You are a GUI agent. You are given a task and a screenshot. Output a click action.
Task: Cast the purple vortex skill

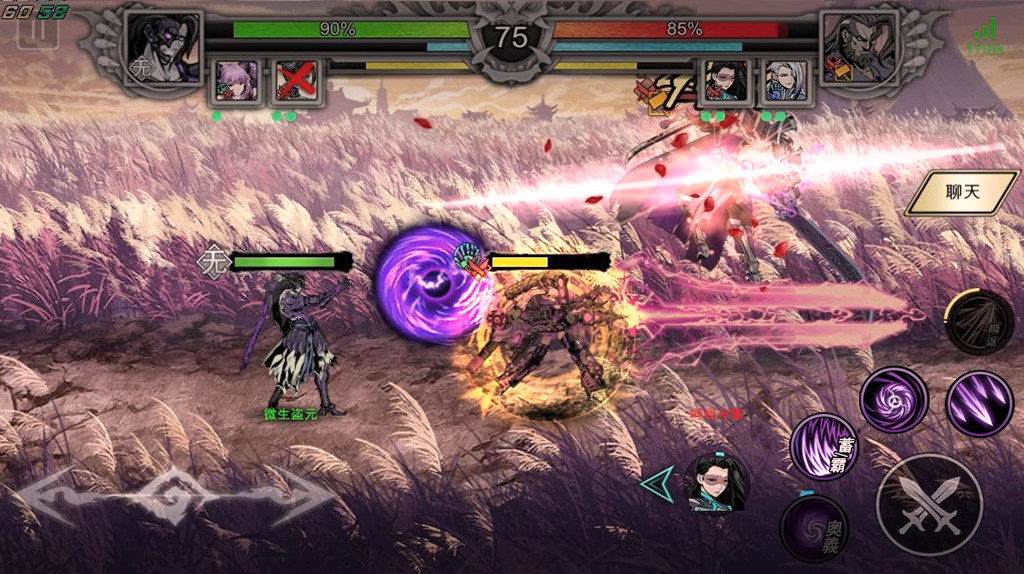(893, 400)
